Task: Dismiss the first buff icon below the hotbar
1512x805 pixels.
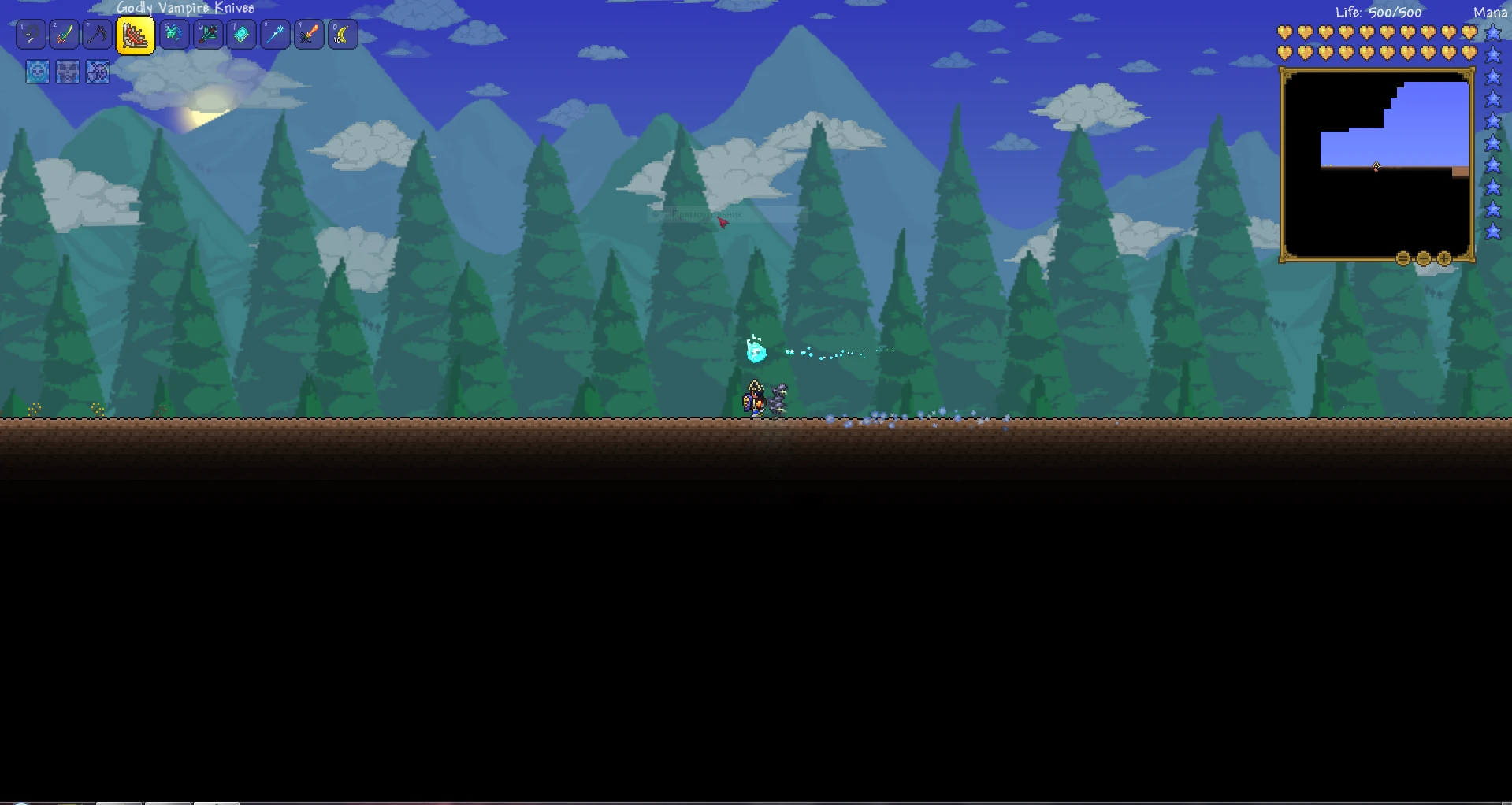Action: [x=36, y=72]
